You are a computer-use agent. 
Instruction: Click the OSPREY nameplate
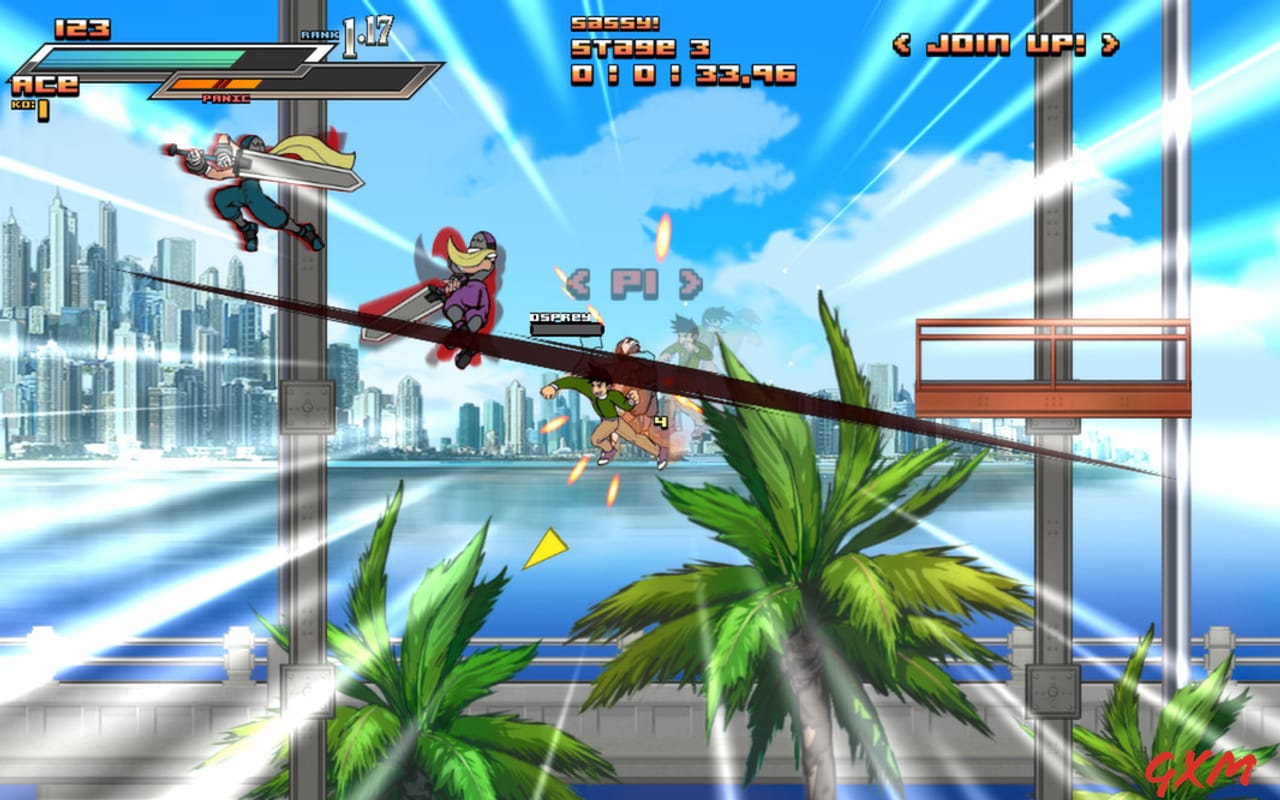point(561,322)
